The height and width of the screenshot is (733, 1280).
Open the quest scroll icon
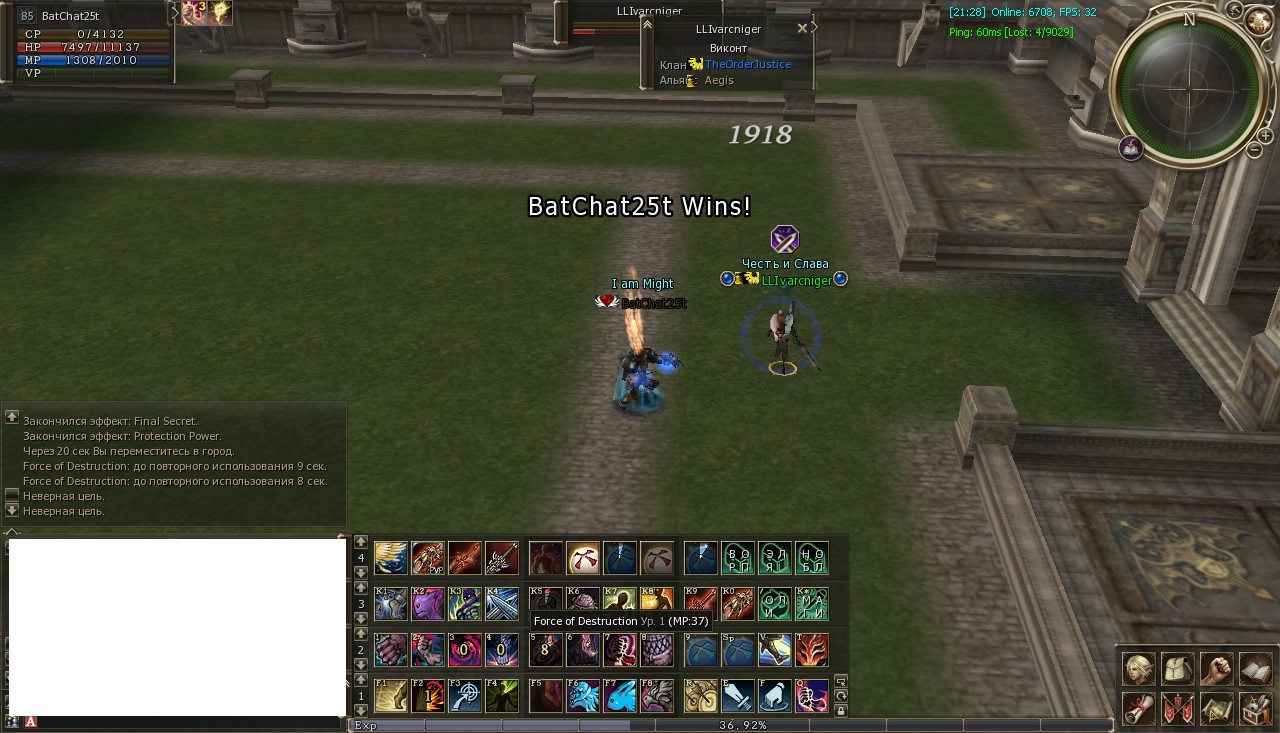pyautogui.click(x=1136, y=708)
